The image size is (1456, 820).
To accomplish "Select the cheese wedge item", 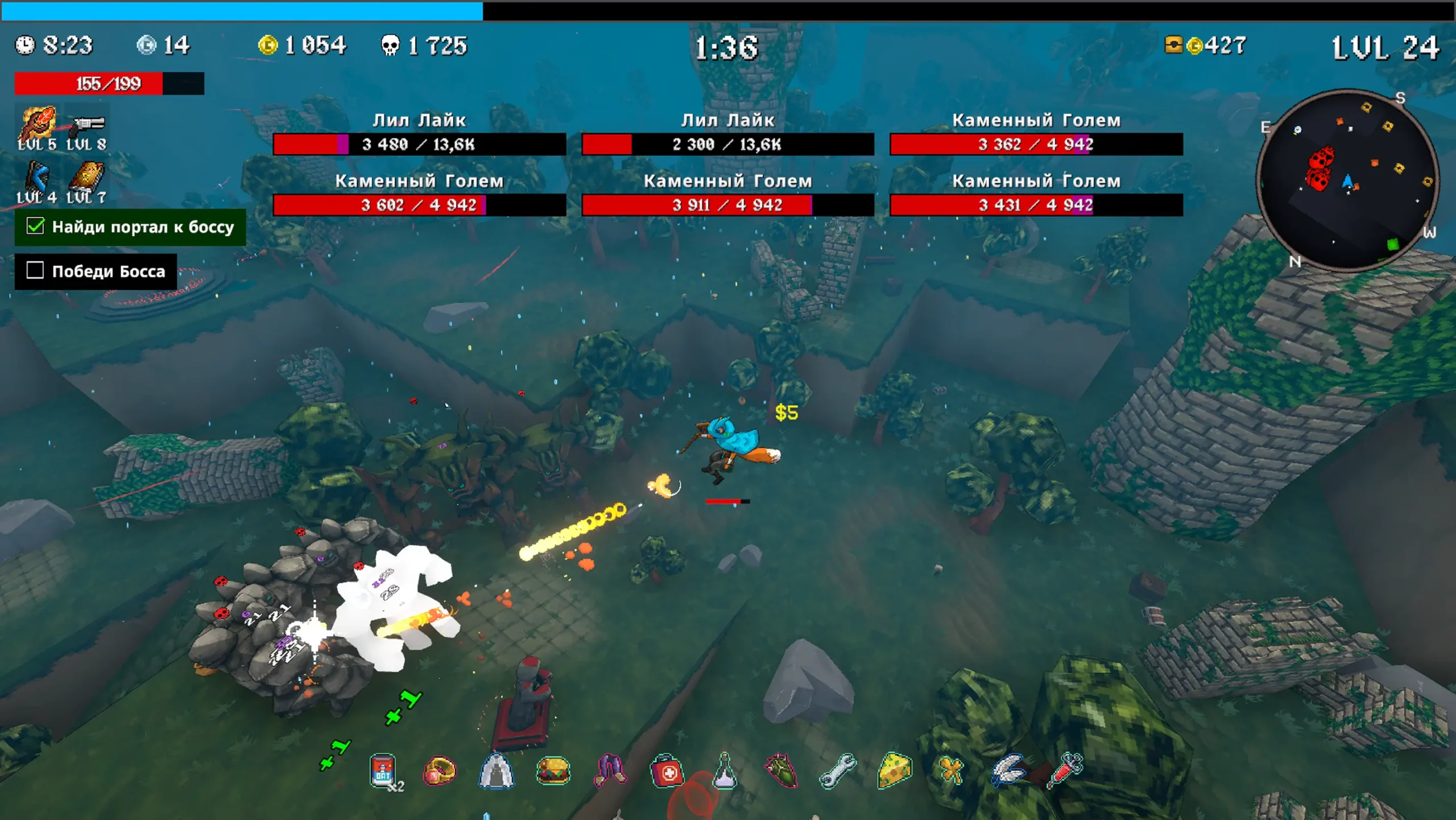I will (x=895, y=772).
